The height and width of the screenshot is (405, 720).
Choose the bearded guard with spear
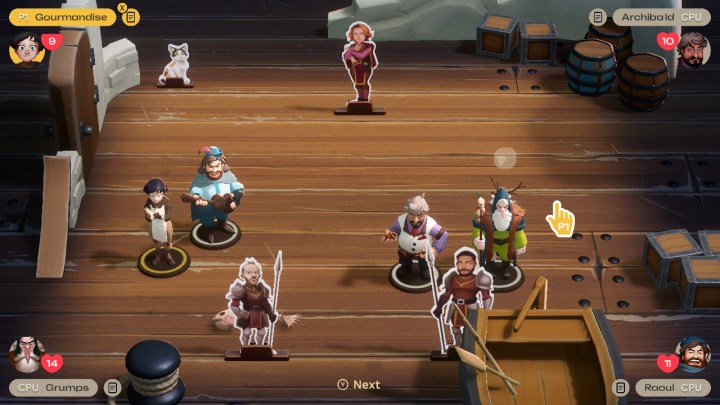click(461, 295)
